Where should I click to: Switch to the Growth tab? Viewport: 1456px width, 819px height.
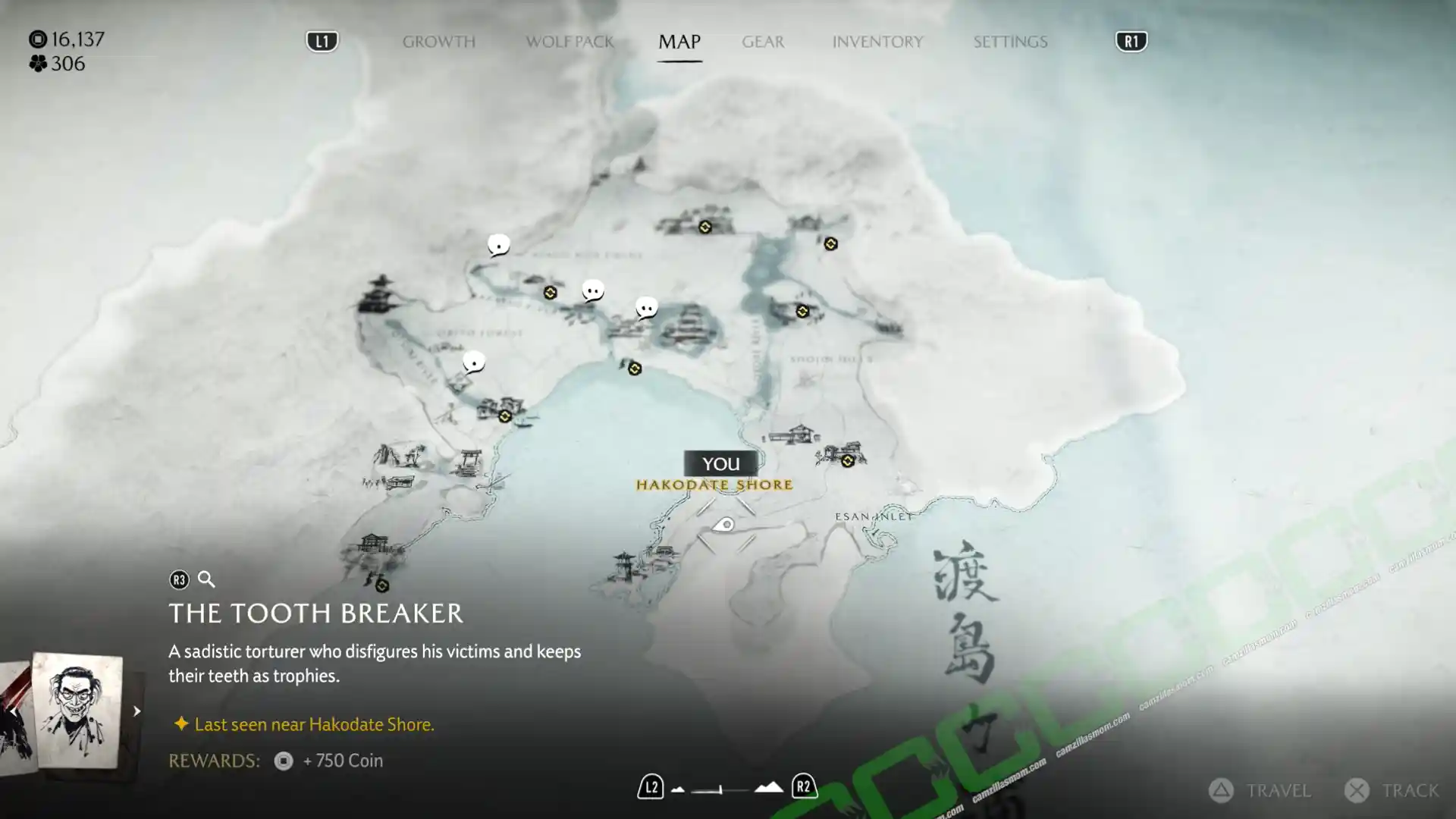pos(438,42)
